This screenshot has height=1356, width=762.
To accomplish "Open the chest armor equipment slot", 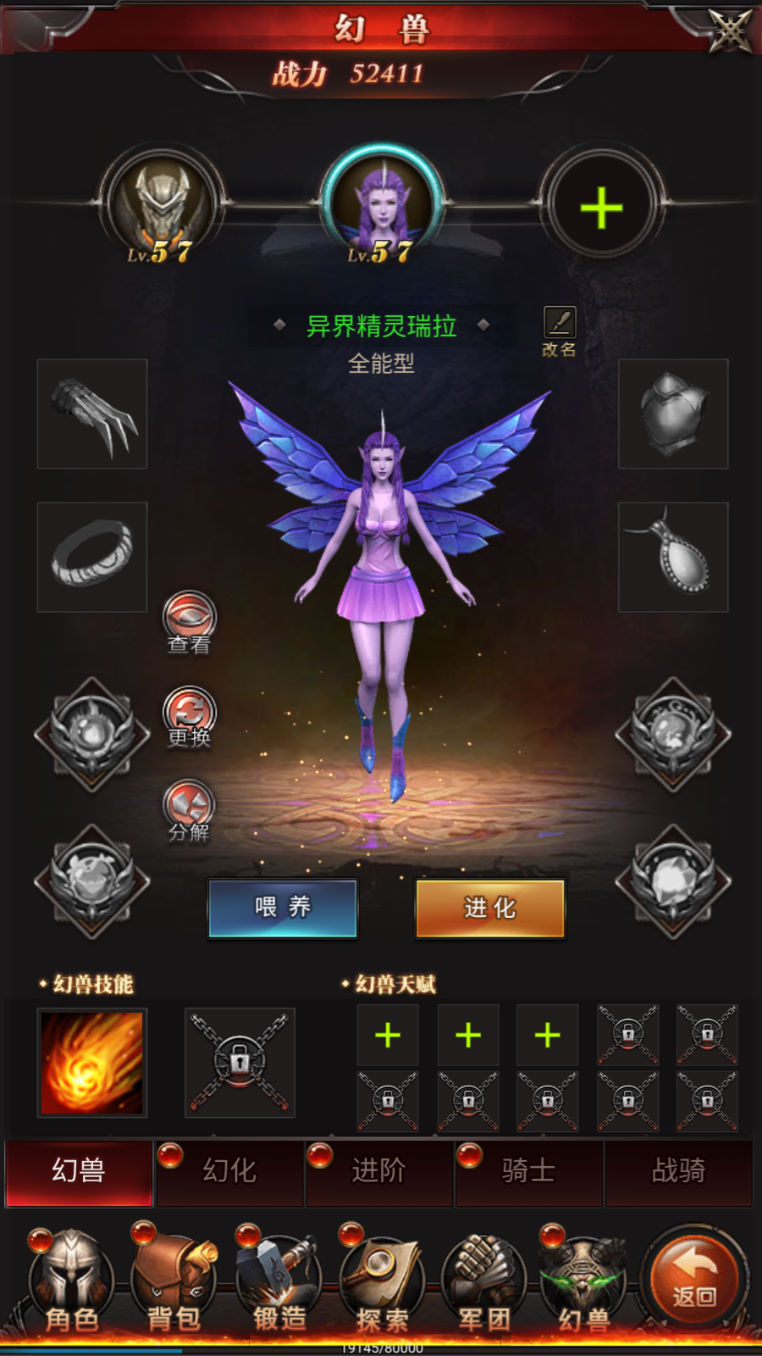I will tap(673, 414).
